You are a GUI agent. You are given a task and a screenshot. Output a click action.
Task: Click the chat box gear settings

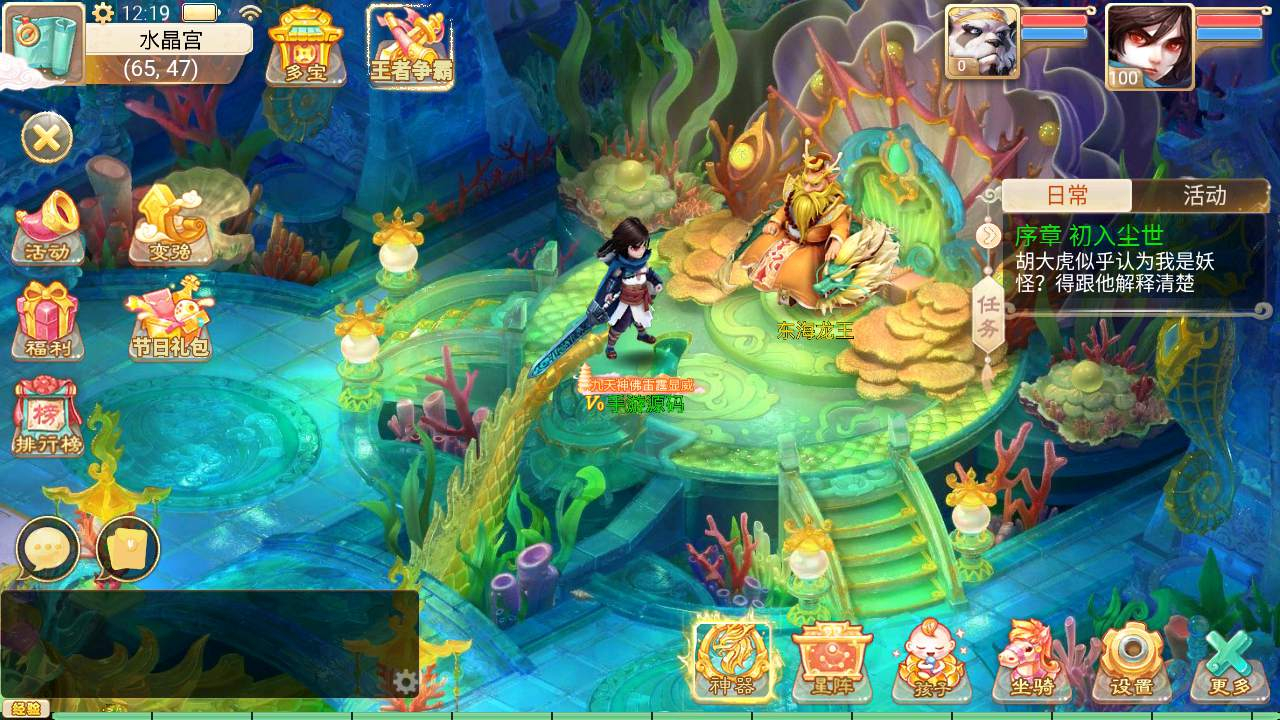pyautogui.click(x=405, y=682)
